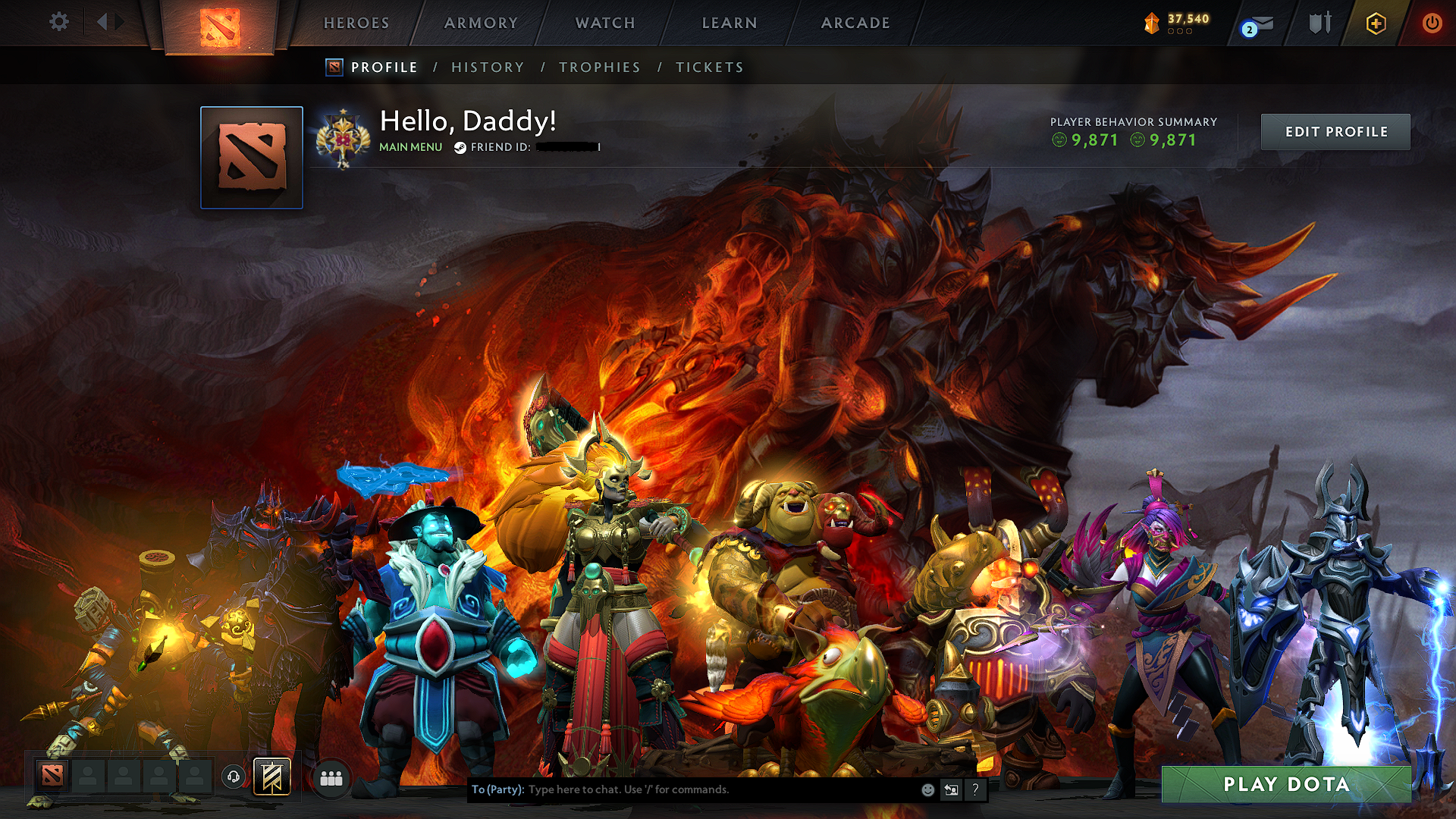Click the Edit Profile button
Image resolution: width=1456 pixels, height=819 pixels.
pyautogui.click(x=1335, y=131)
